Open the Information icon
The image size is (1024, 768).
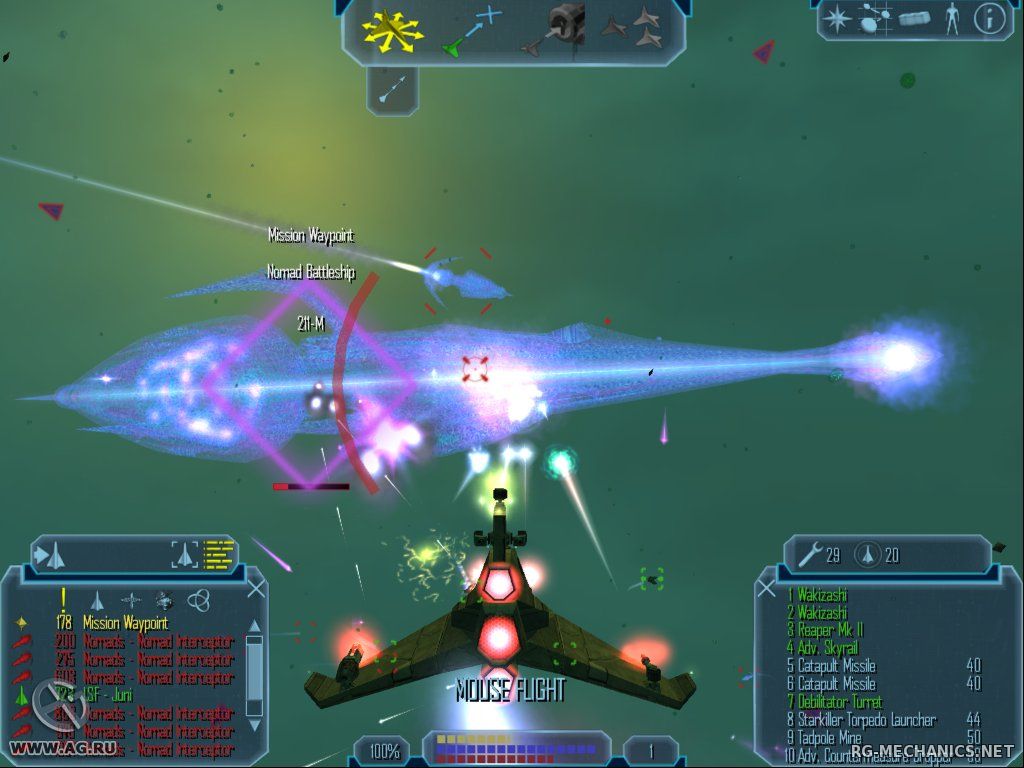(x=989, y=18)
